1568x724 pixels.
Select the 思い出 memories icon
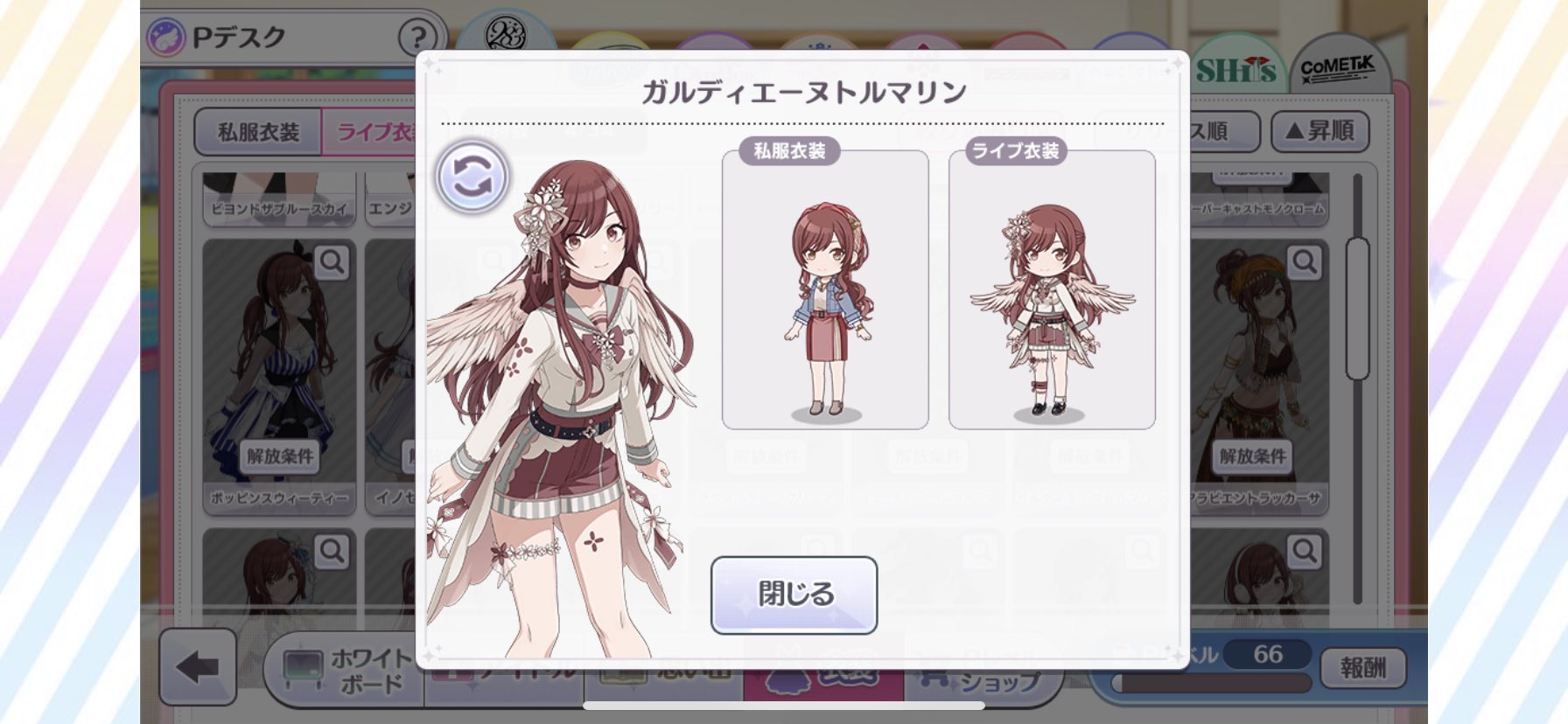point(665,676)
